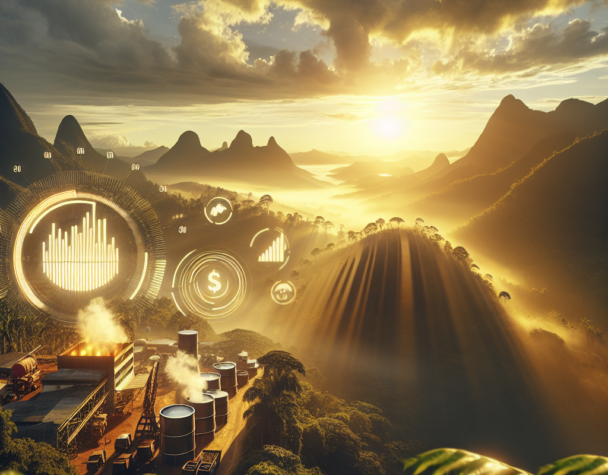
Task: Click the small rising bars icon
Action: (x=271, y=247)
